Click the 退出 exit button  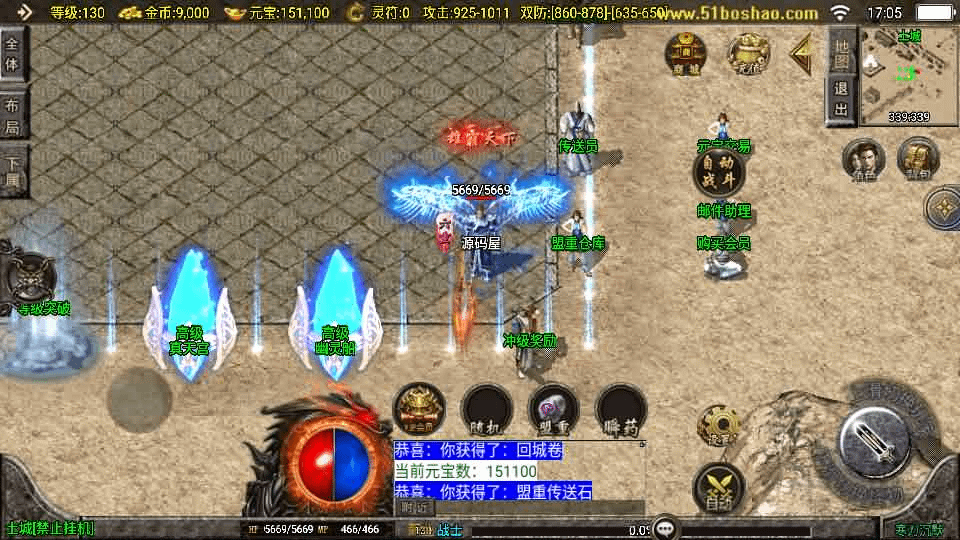point(842,99)
